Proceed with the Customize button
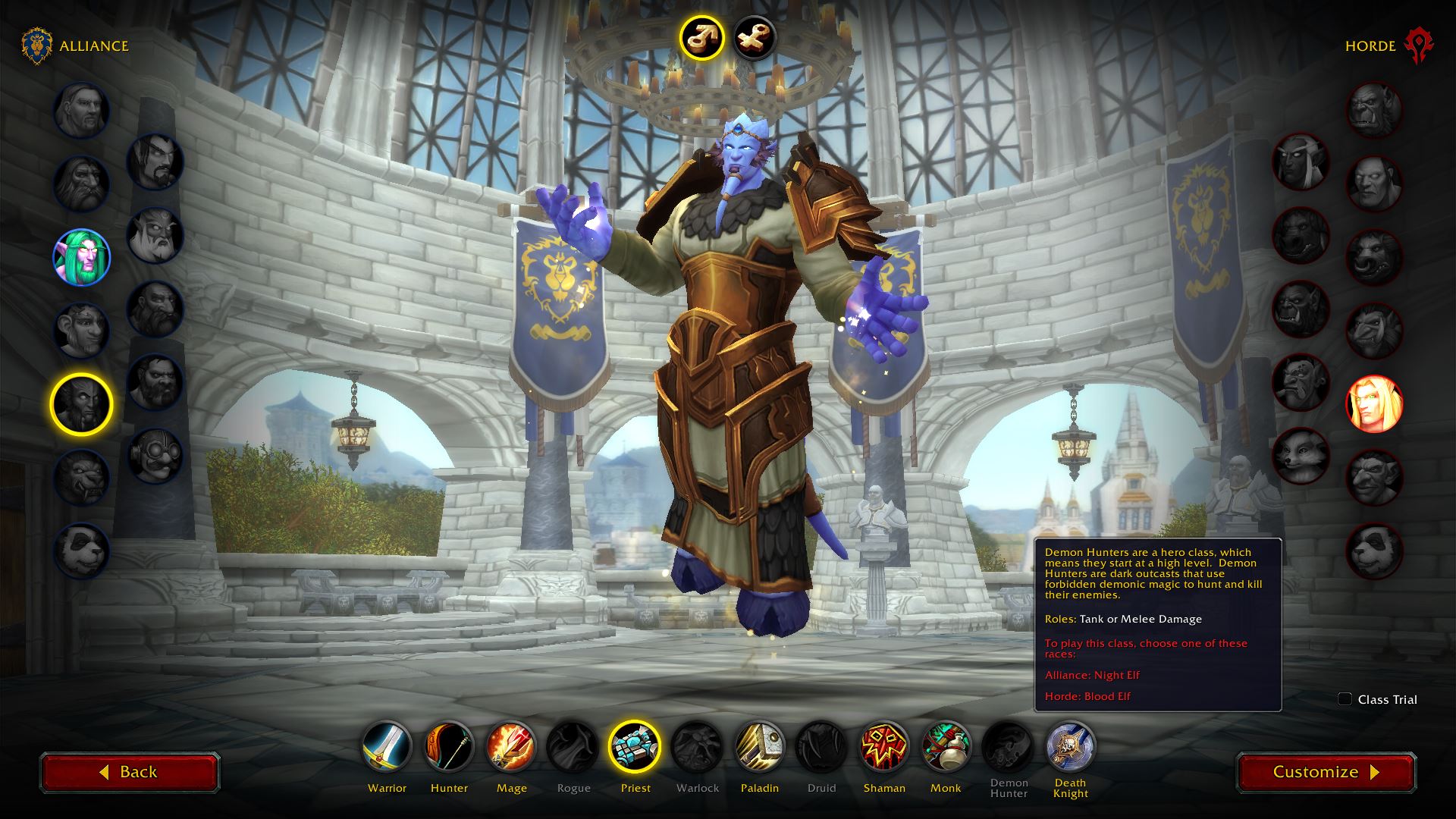1456x819 pixels. point(1326,772)
